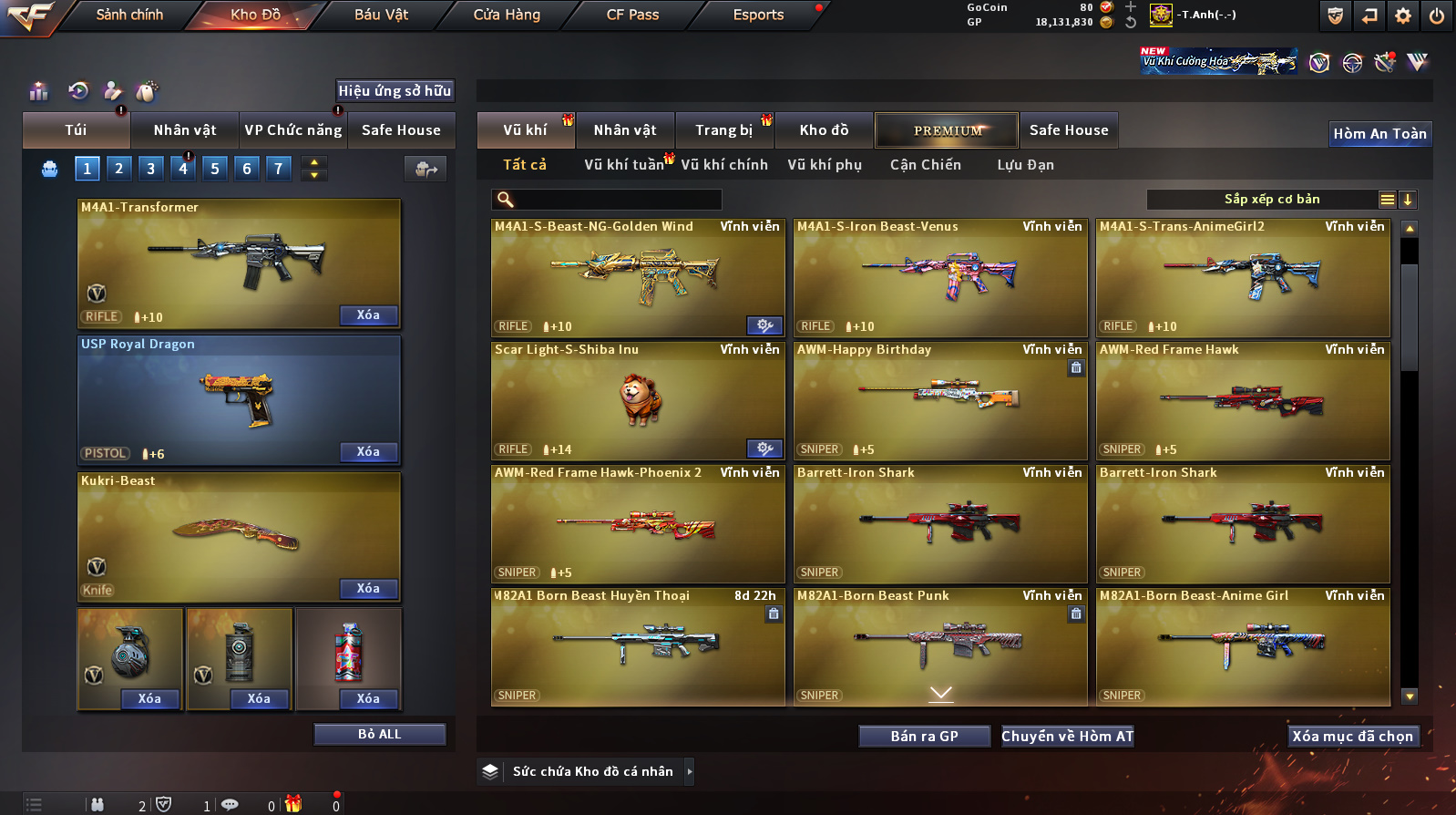This screenshot has width=1456, height=815.
Task: Select the Scar Light-S-Shiba Inu rifle
Action: click(638, 401)
